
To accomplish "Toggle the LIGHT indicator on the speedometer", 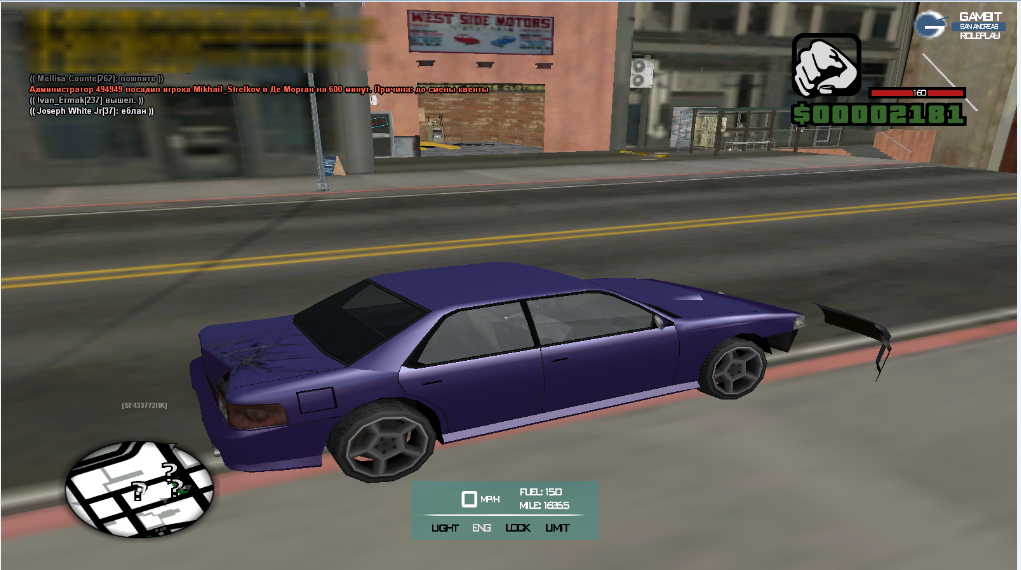I will click(445, 528).
